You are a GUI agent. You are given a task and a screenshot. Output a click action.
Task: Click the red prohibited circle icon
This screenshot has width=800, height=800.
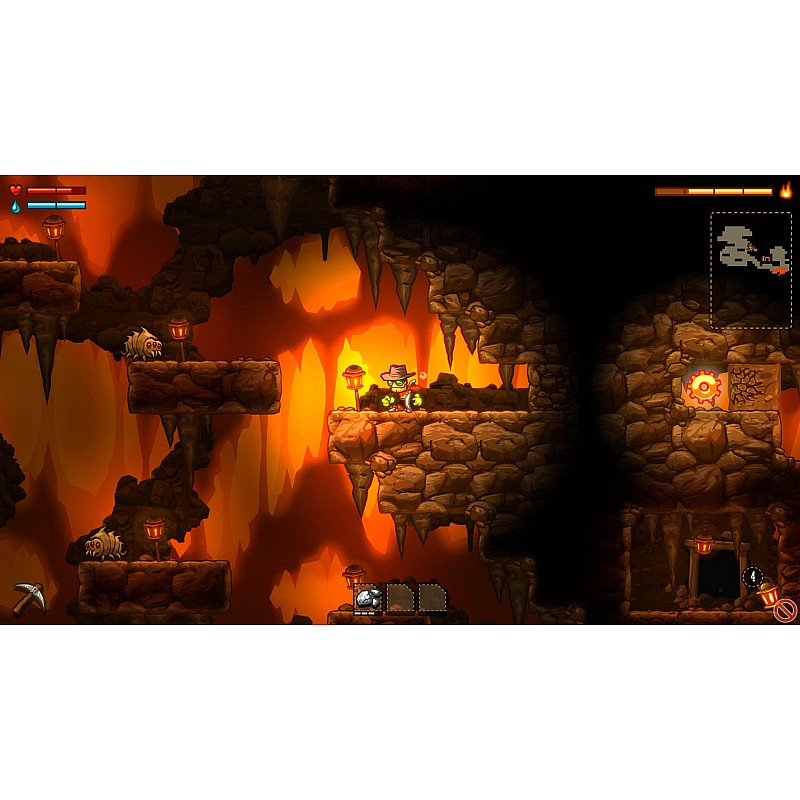(x=785, y=609)
